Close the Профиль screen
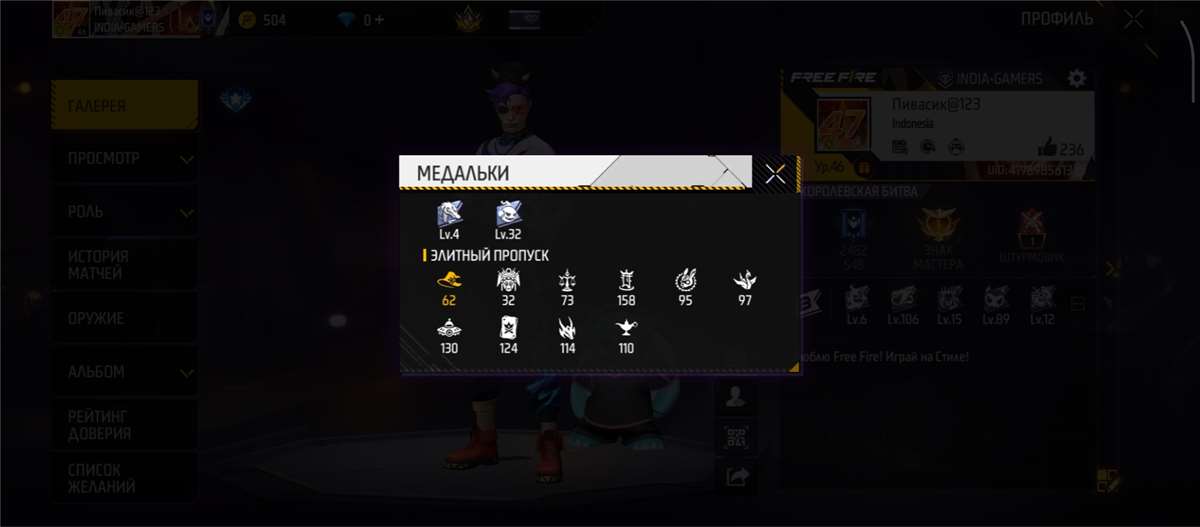The image size is (1200, 527). click(x=1133, y=19)
